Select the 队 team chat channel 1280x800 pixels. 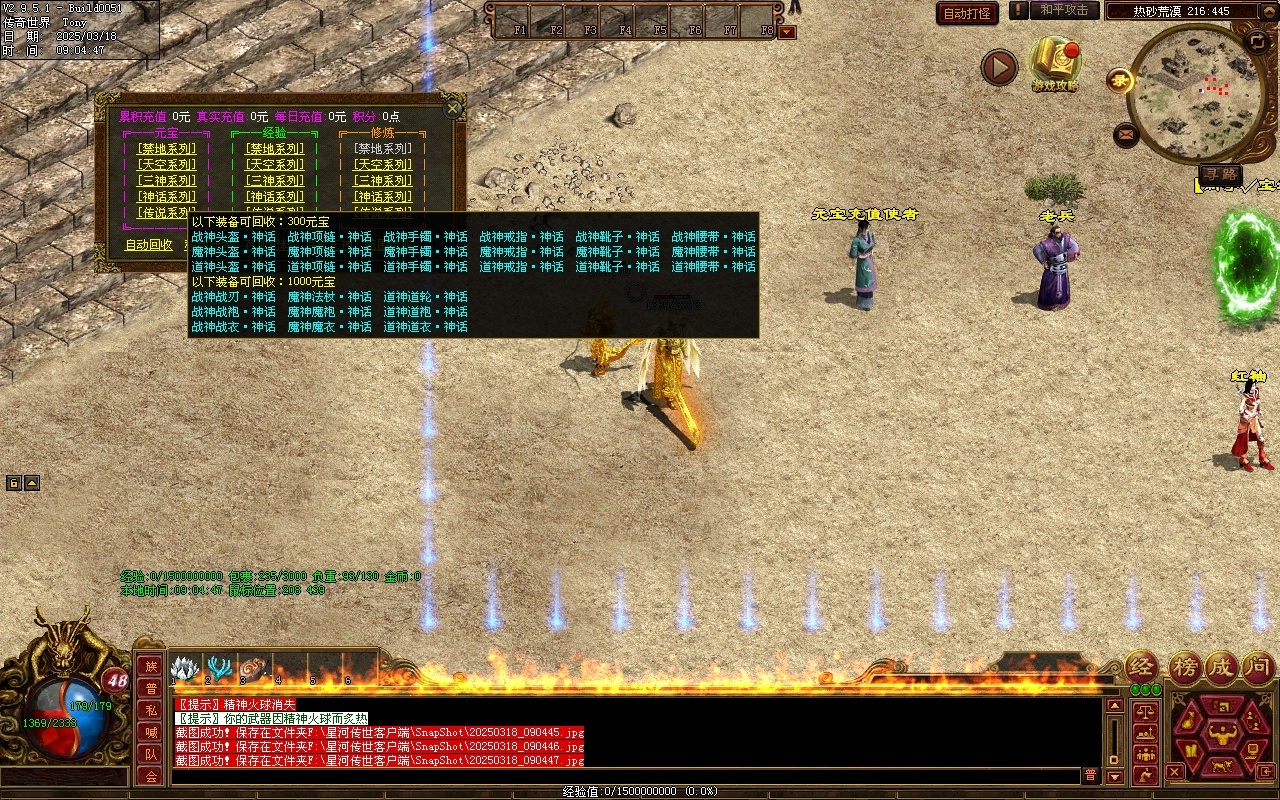tap(151, 755)
